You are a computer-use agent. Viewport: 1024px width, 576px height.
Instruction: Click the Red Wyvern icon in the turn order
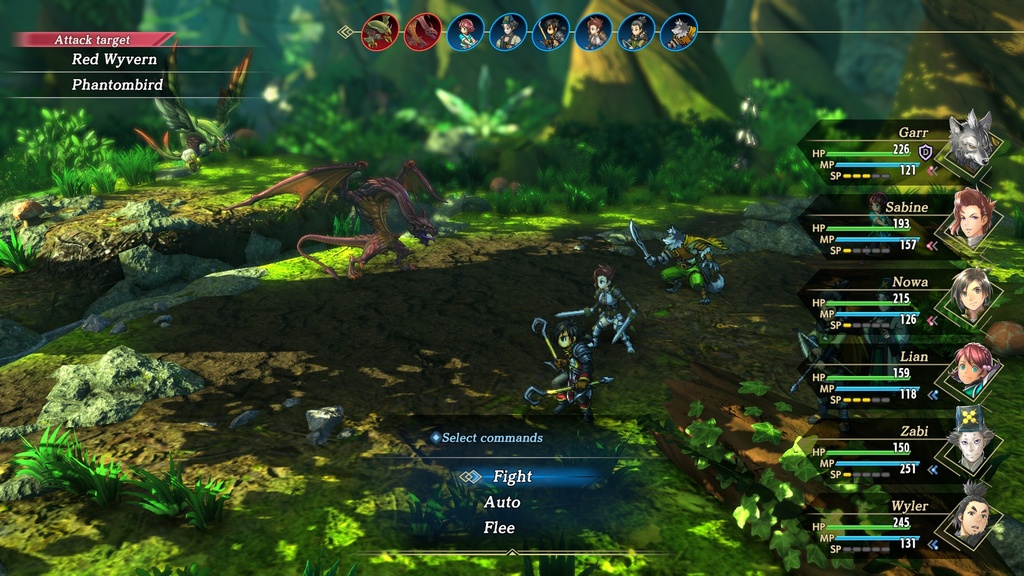[x=422, y=32]
